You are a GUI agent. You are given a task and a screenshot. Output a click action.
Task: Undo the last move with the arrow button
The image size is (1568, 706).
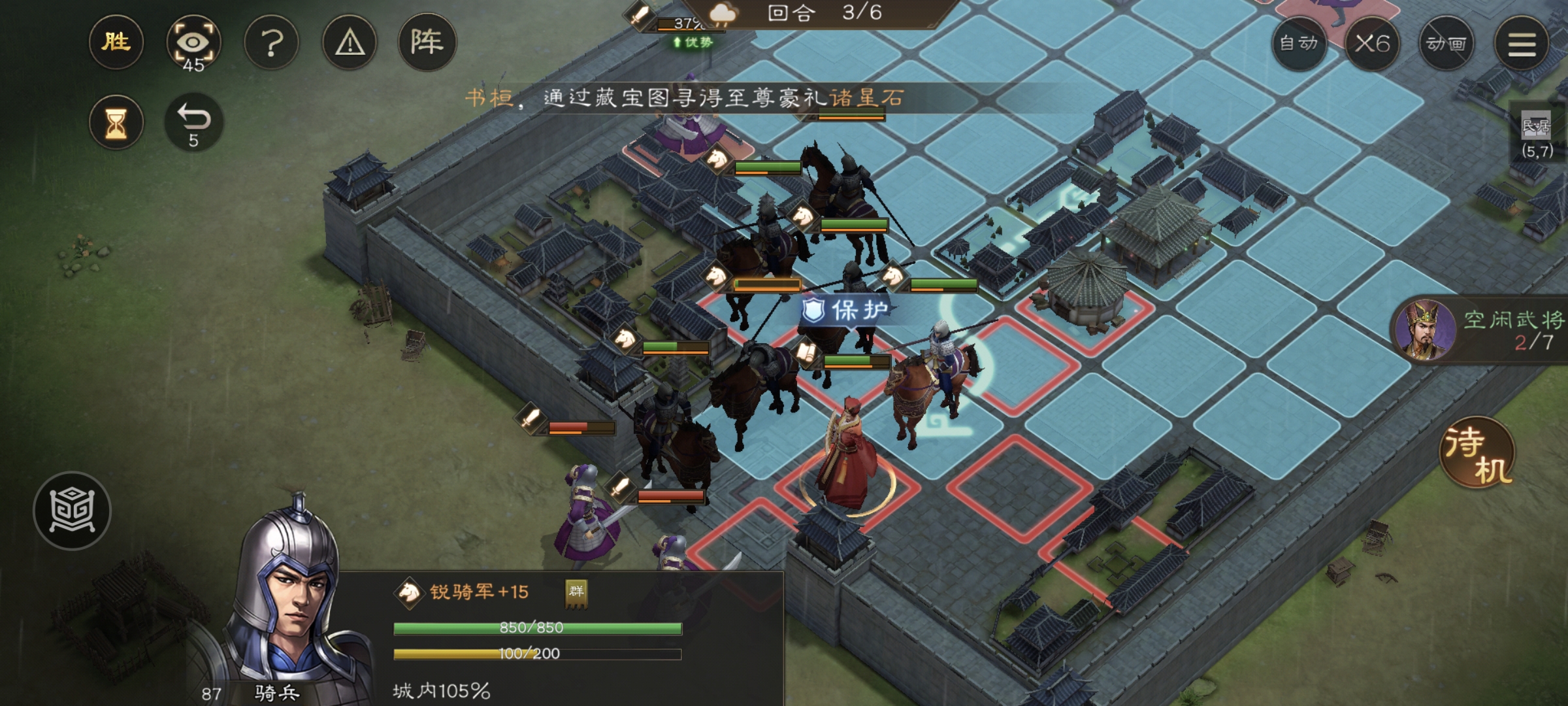(x=193, y=122)
